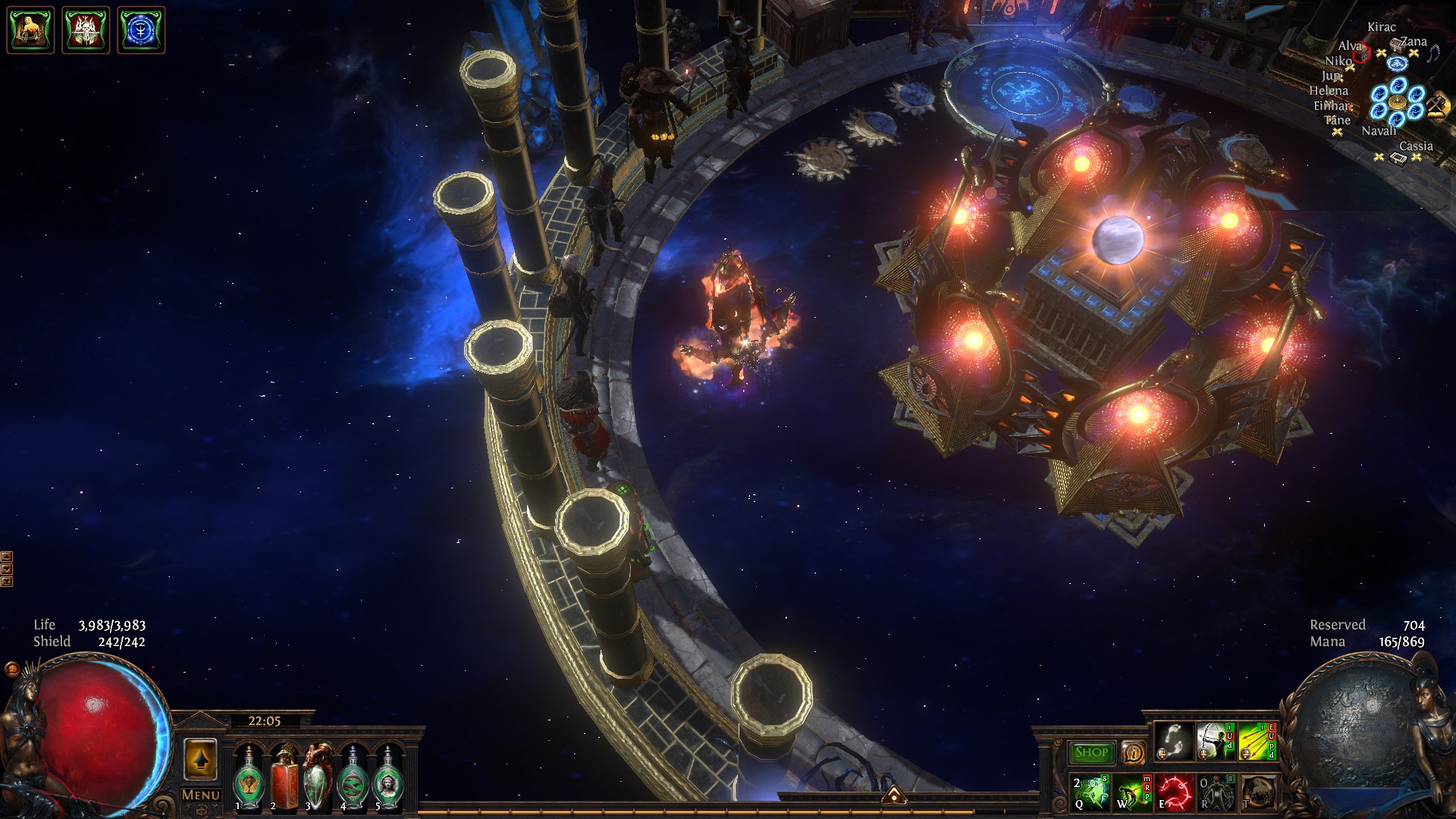
Task: Click the blue rune circle buff icon
Action: [141, 30]
